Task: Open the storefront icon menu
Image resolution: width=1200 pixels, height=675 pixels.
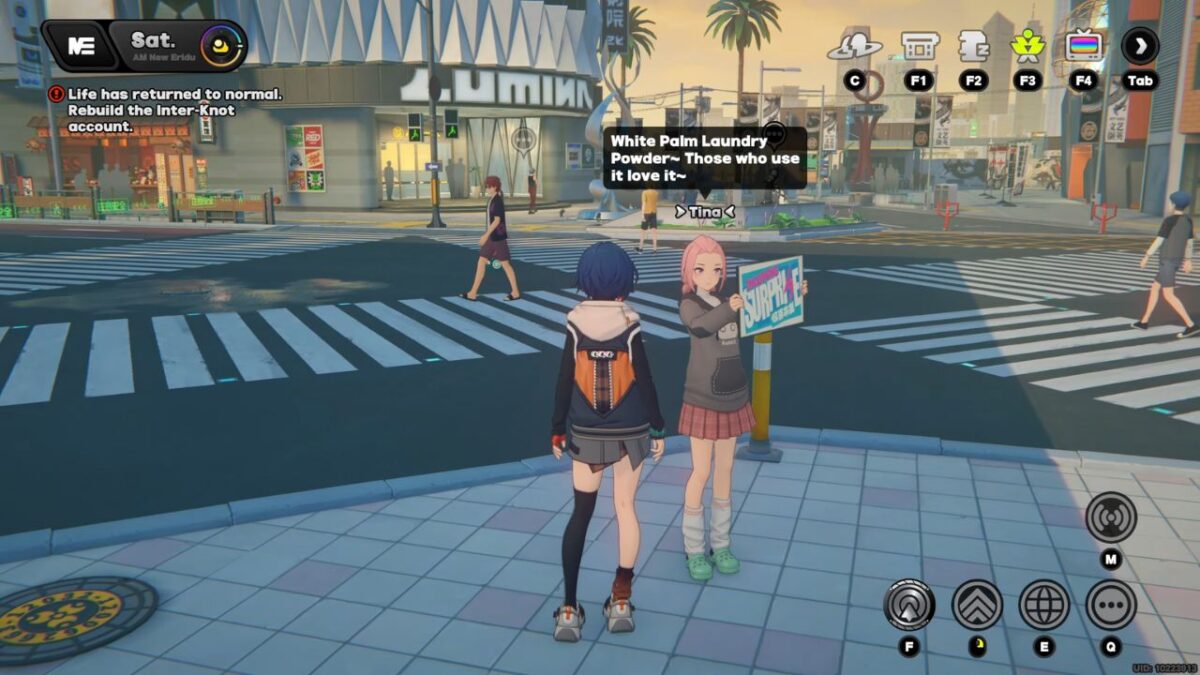Action: click(x=919, y=46)
